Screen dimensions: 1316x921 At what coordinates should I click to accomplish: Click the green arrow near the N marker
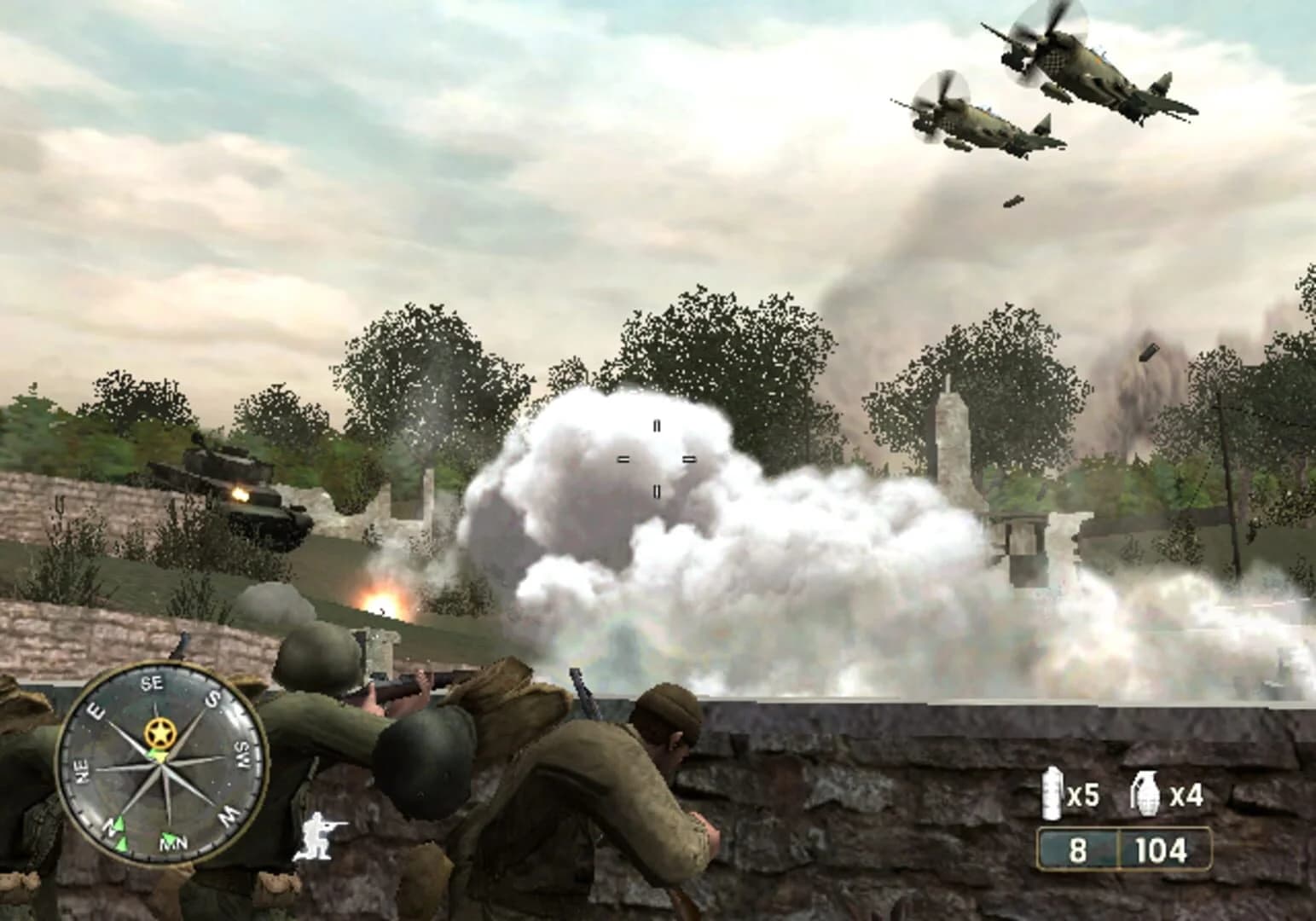[120, 825]
